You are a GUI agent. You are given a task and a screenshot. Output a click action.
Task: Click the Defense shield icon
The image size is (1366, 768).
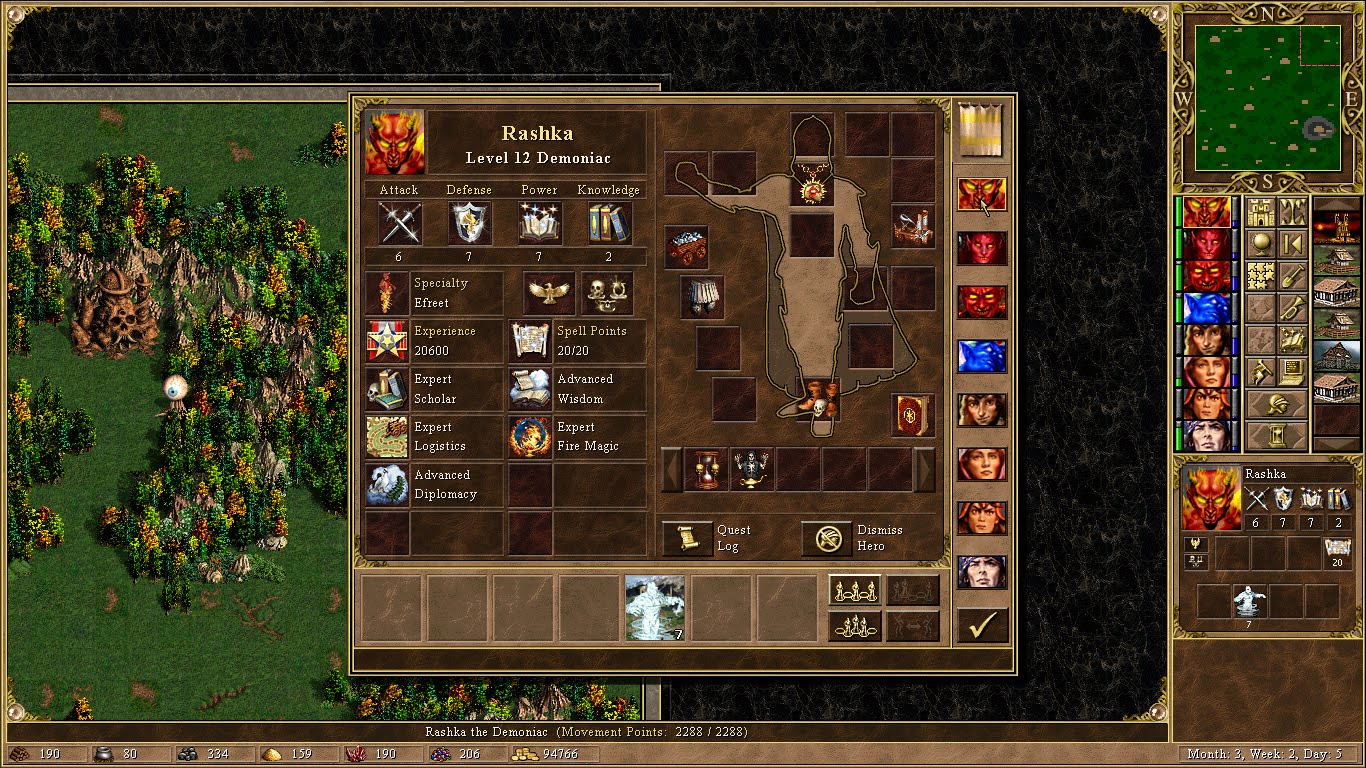[469, 224]
